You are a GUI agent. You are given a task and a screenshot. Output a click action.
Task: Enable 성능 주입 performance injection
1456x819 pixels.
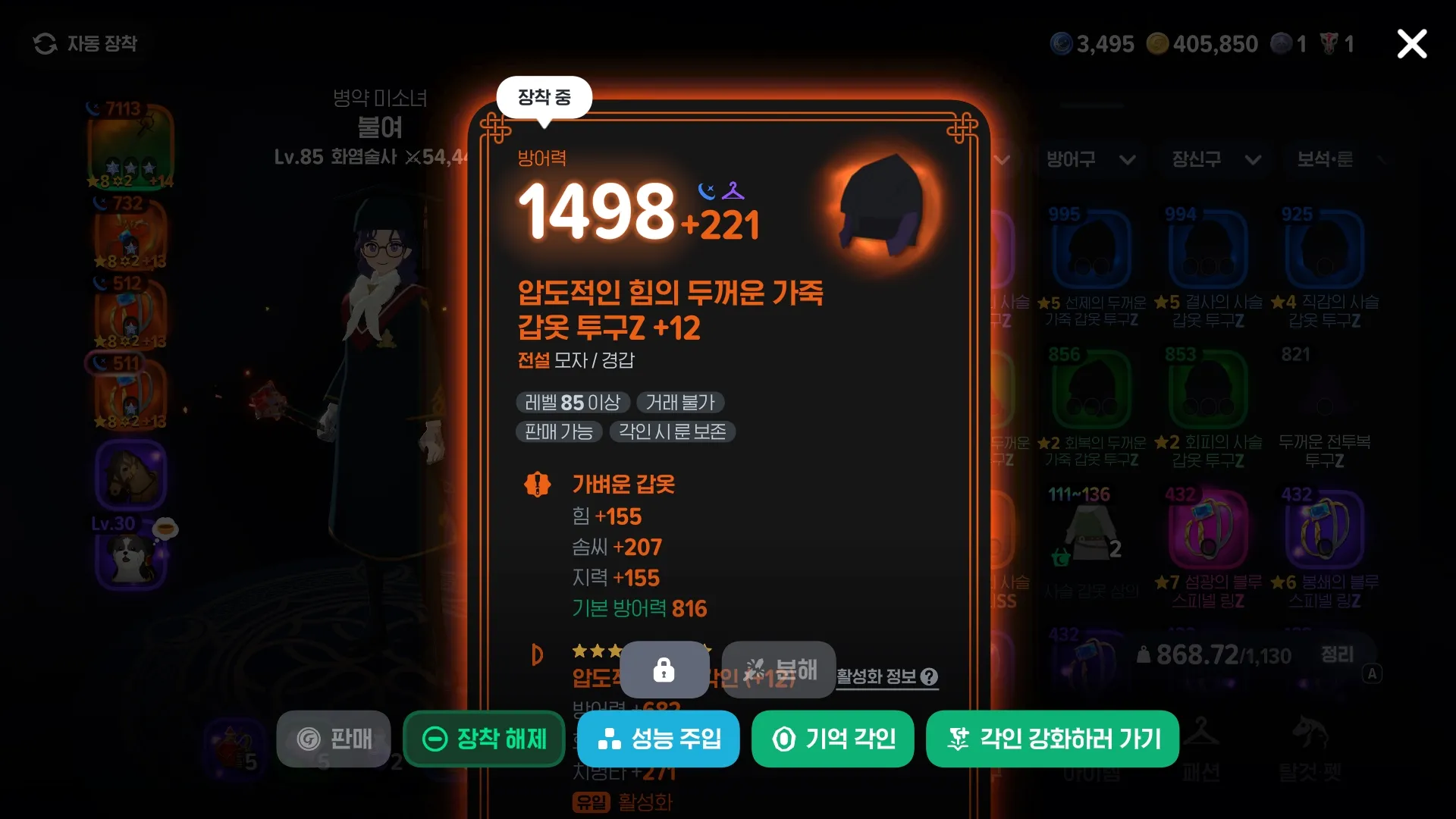pyautogui.click(x=658, y=739)
